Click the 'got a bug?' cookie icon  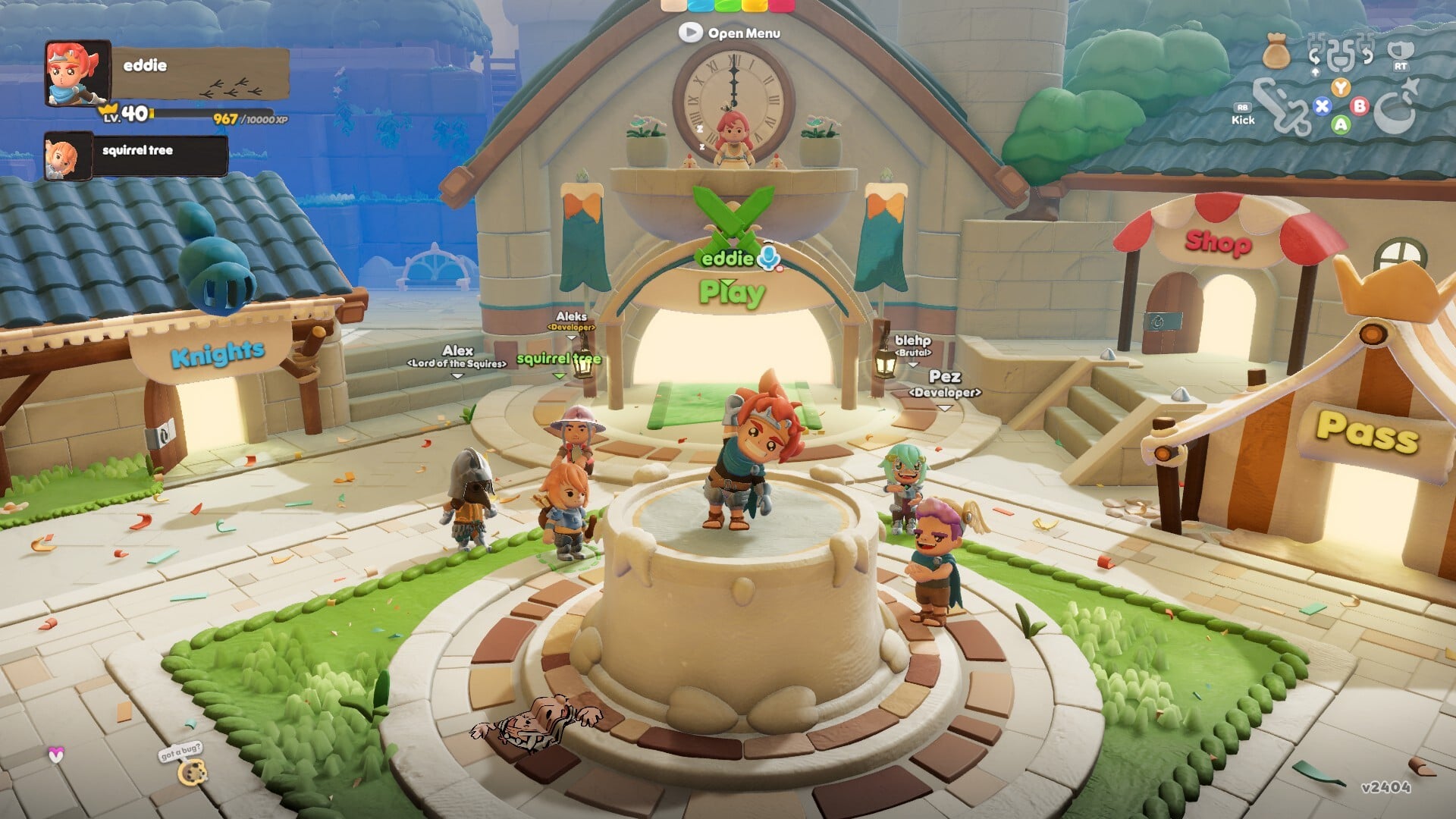pos(193,773)
